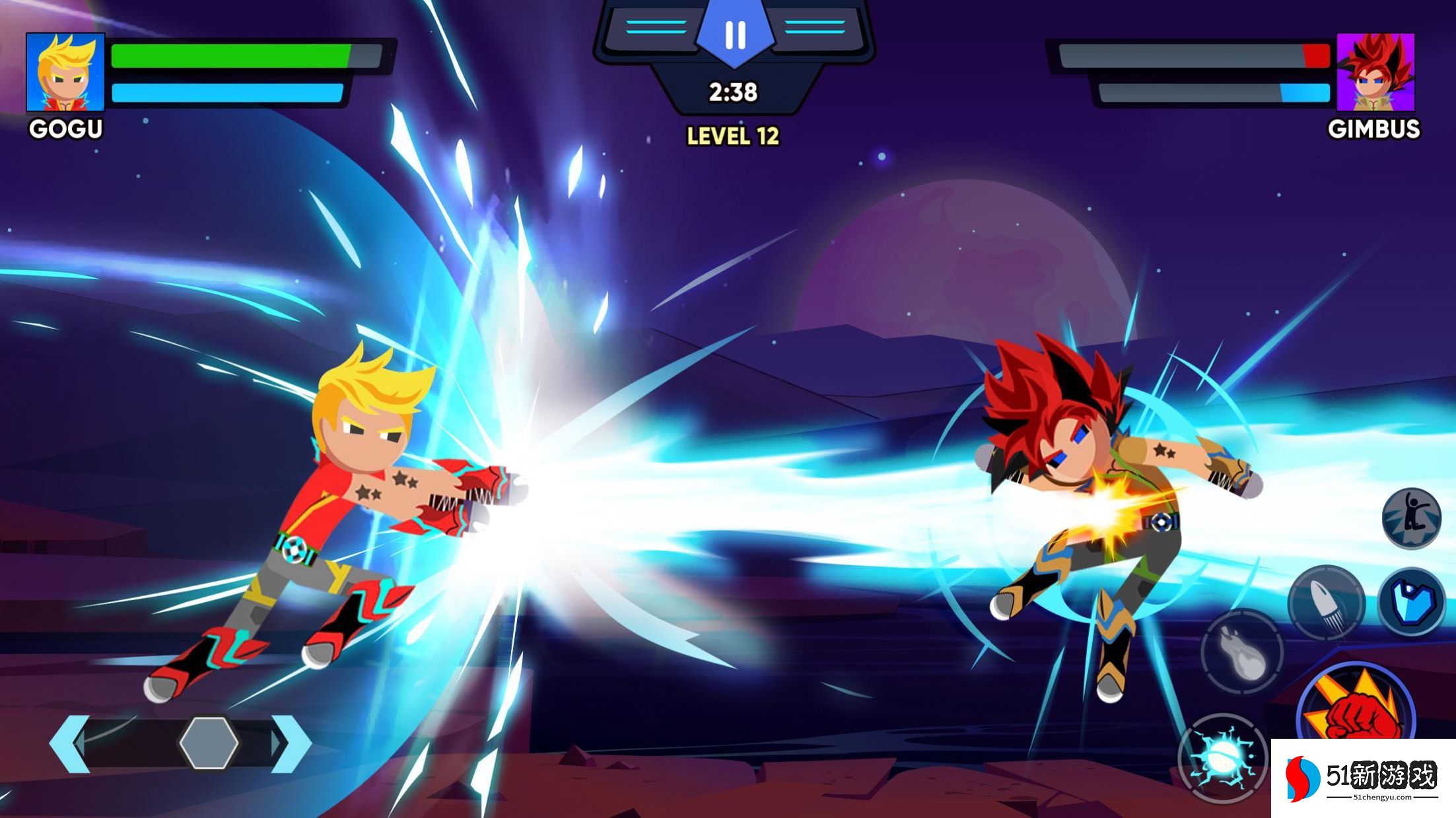Click Gogu's player portrait
The image size is (1456, 818).
pos(65,72)
